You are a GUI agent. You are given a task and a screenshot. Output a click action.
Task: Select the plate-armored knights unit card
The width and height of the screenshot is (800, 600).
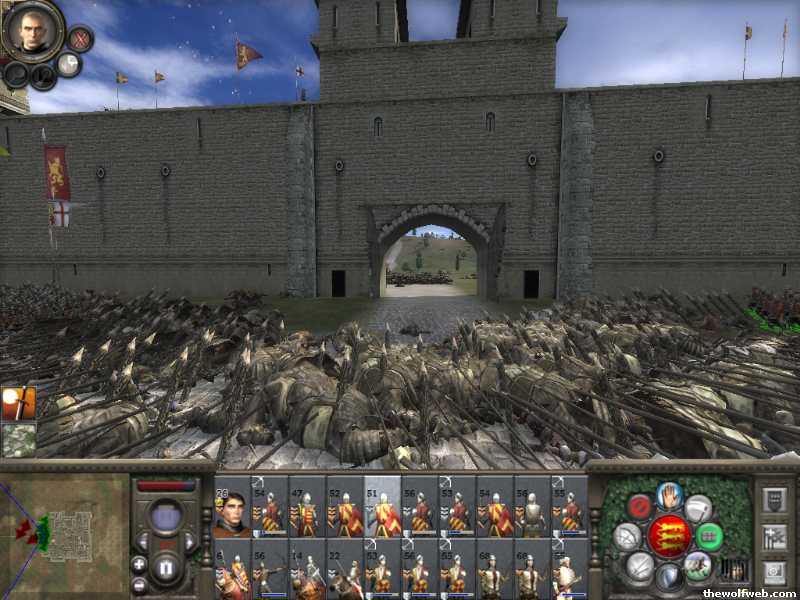(x=532, y=507)
